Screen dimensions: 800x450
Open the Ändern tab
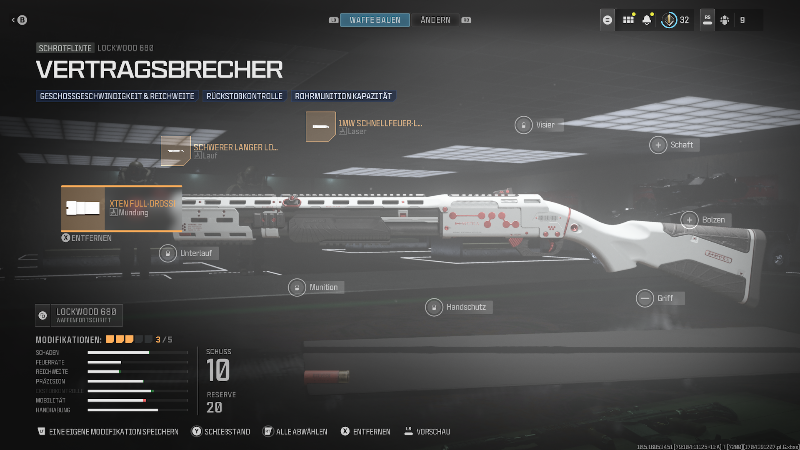point(435,20)
